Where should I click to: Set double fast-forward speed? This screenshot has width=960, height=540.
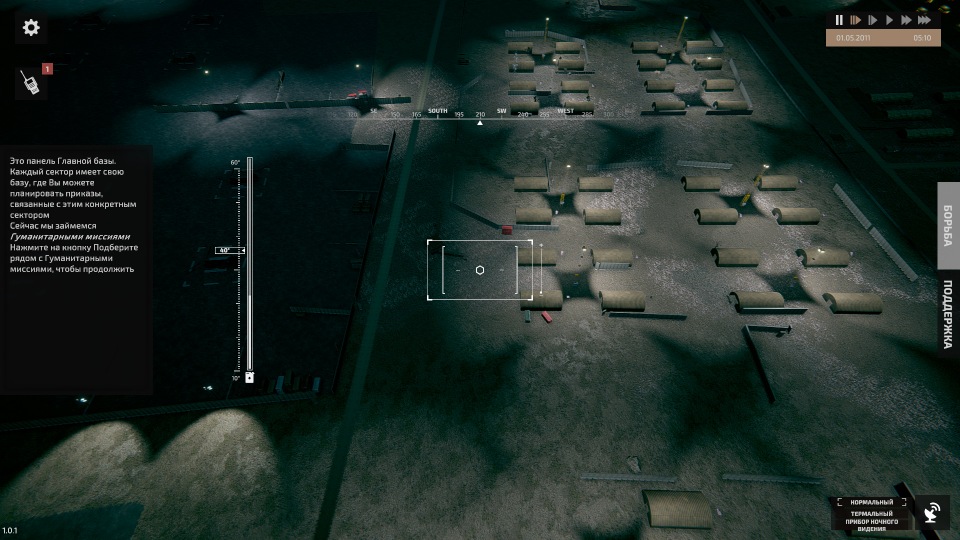pyautogui.click(x=906, y=20)
